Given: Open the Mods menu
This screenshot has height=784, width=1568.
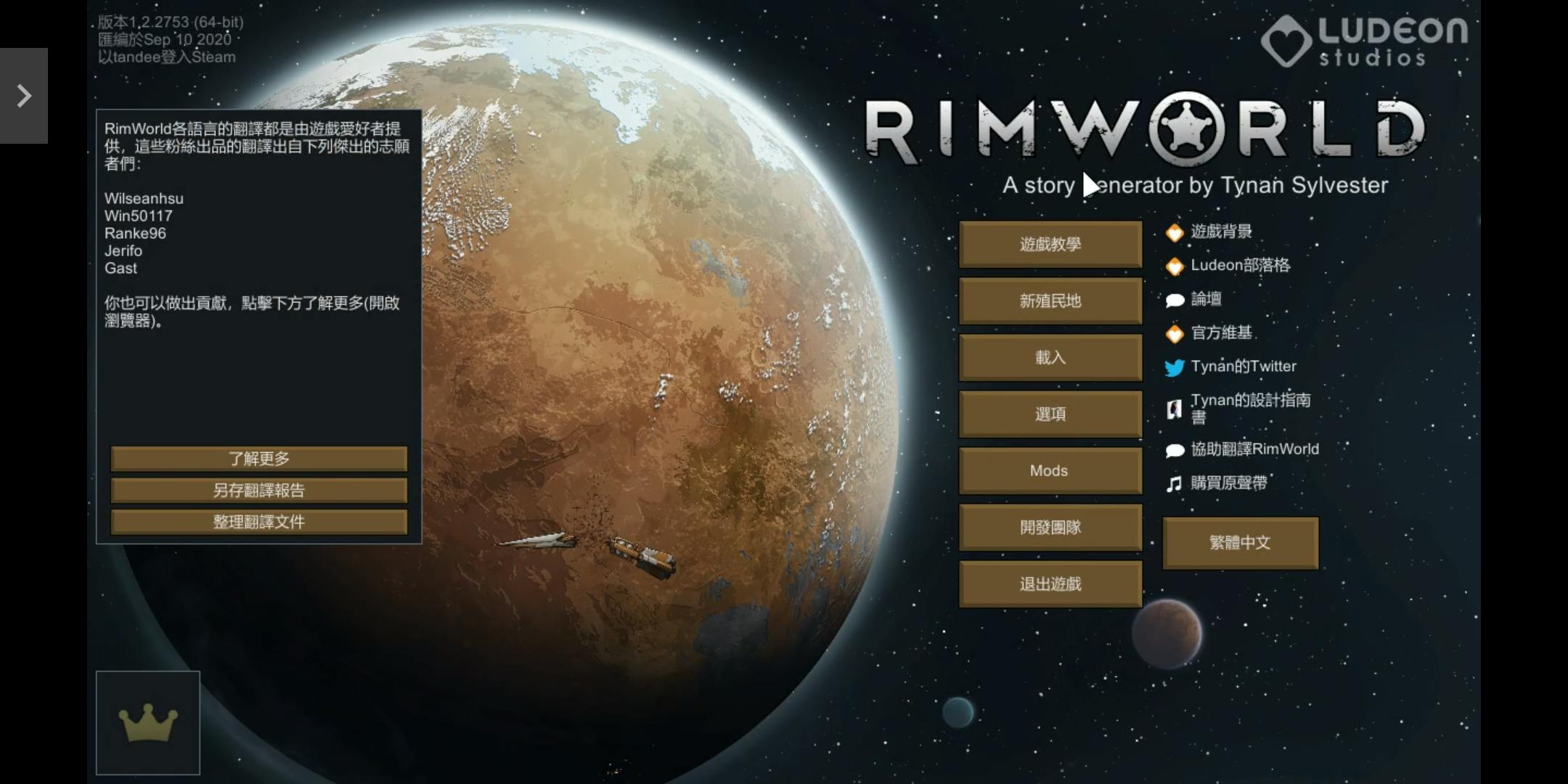Looking at the screenshot, I should pos(1050,471).
